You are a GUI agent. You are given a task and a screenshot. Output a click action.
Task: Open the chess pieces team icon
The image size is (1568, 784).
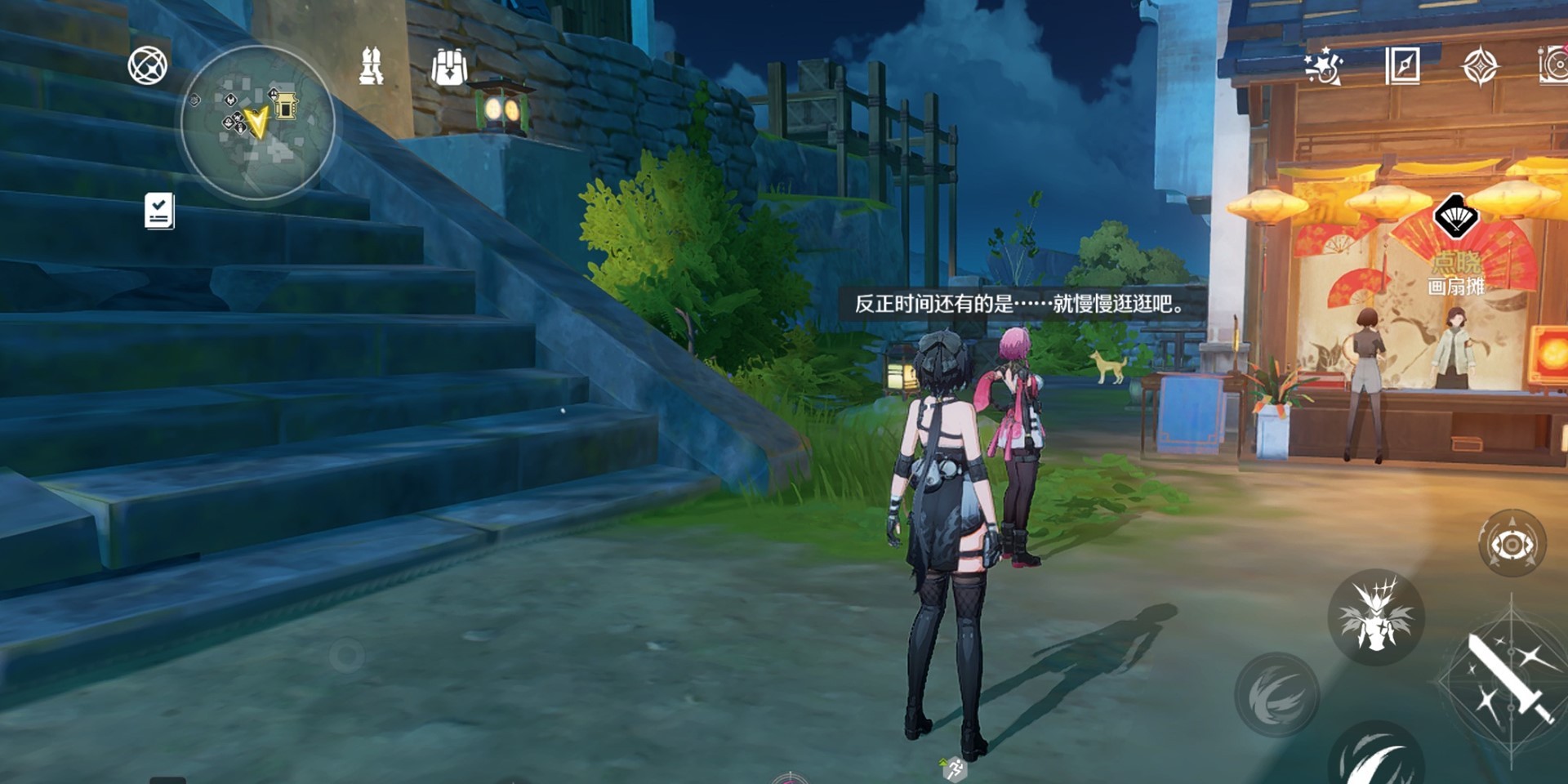372,66
